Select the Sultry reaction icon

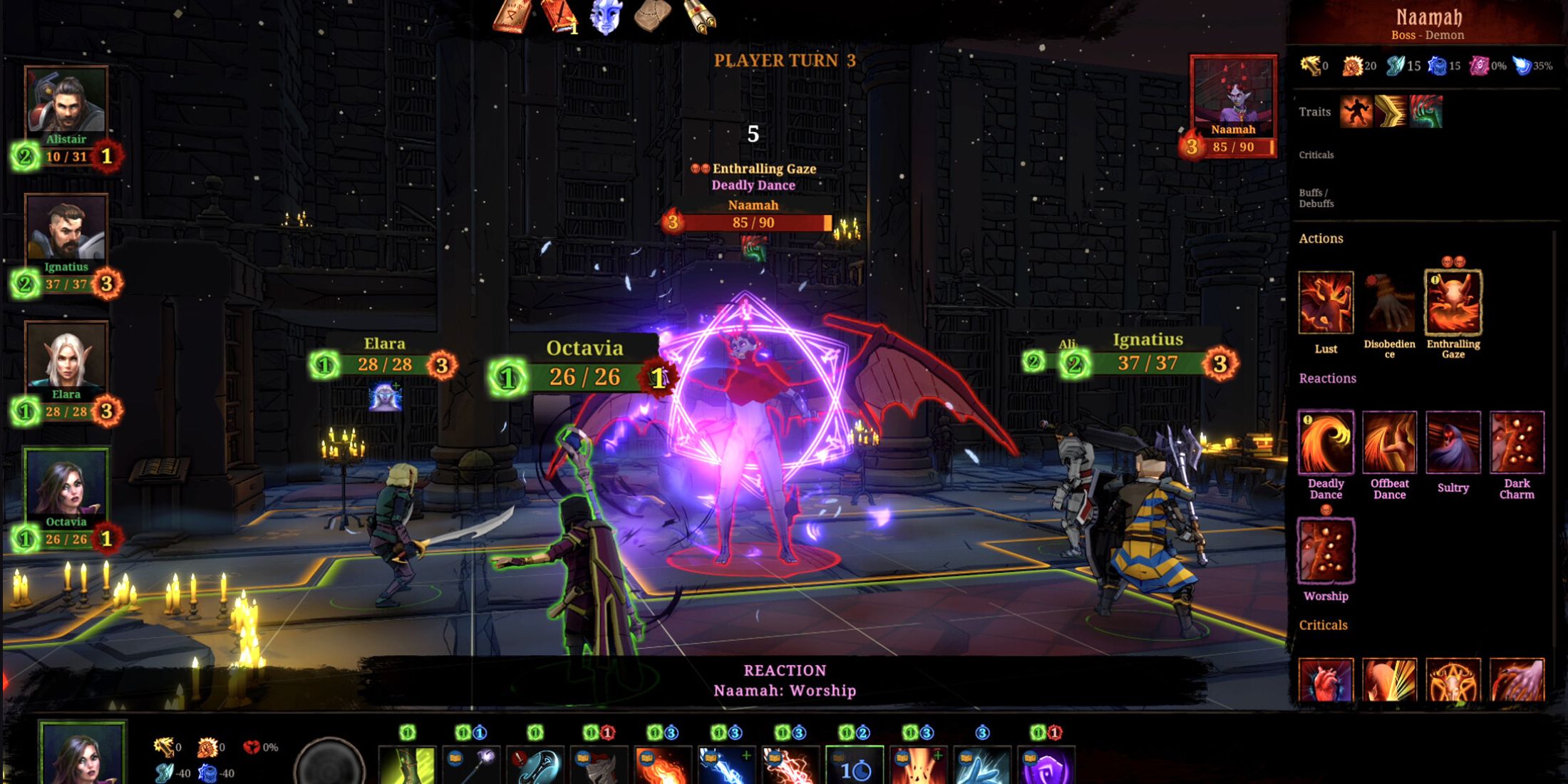[x=1453, y=442]
